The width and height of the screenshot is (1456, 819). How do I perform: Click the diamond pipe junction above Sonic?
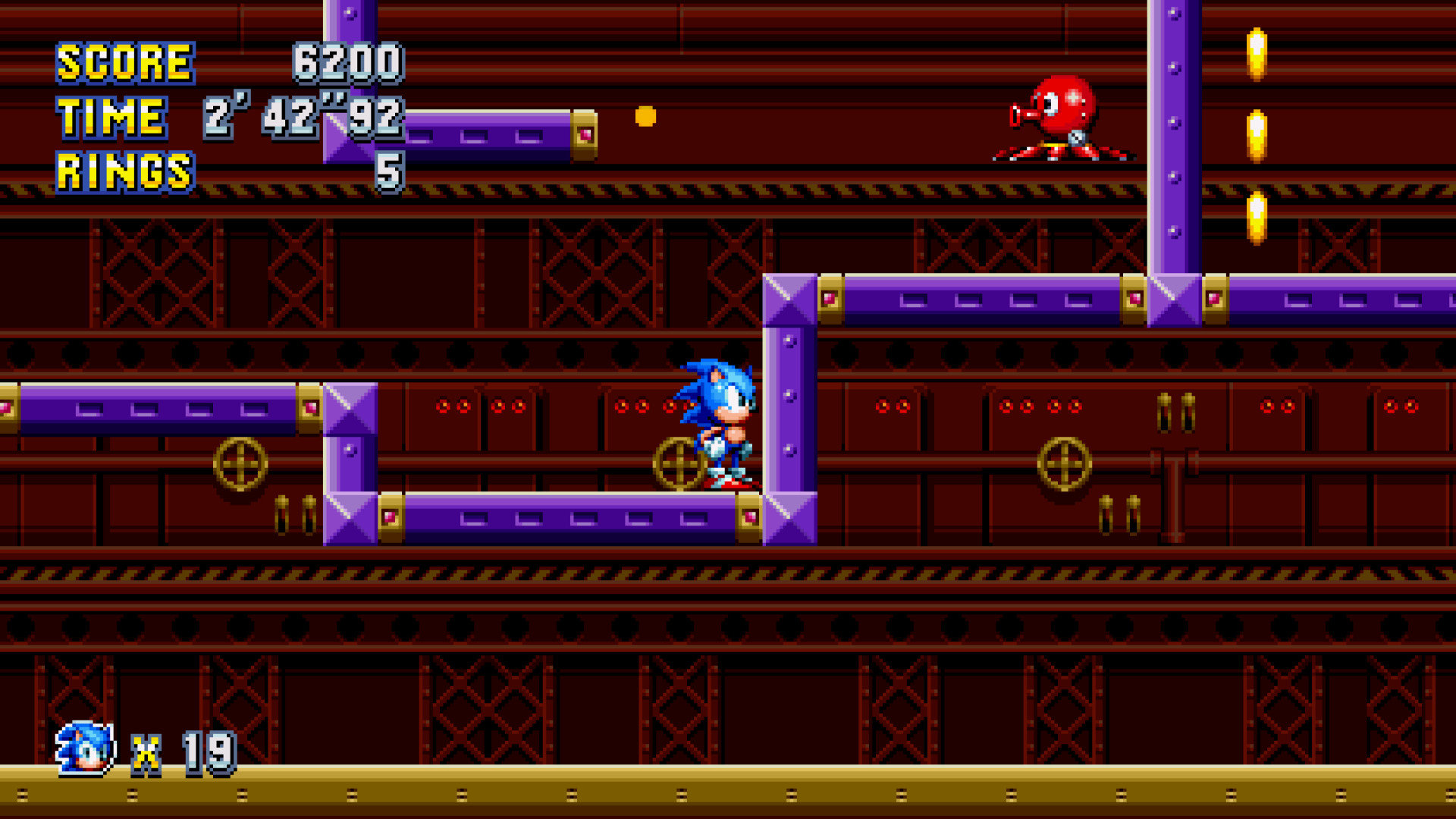pyautogui.click(x=789, y=298)
